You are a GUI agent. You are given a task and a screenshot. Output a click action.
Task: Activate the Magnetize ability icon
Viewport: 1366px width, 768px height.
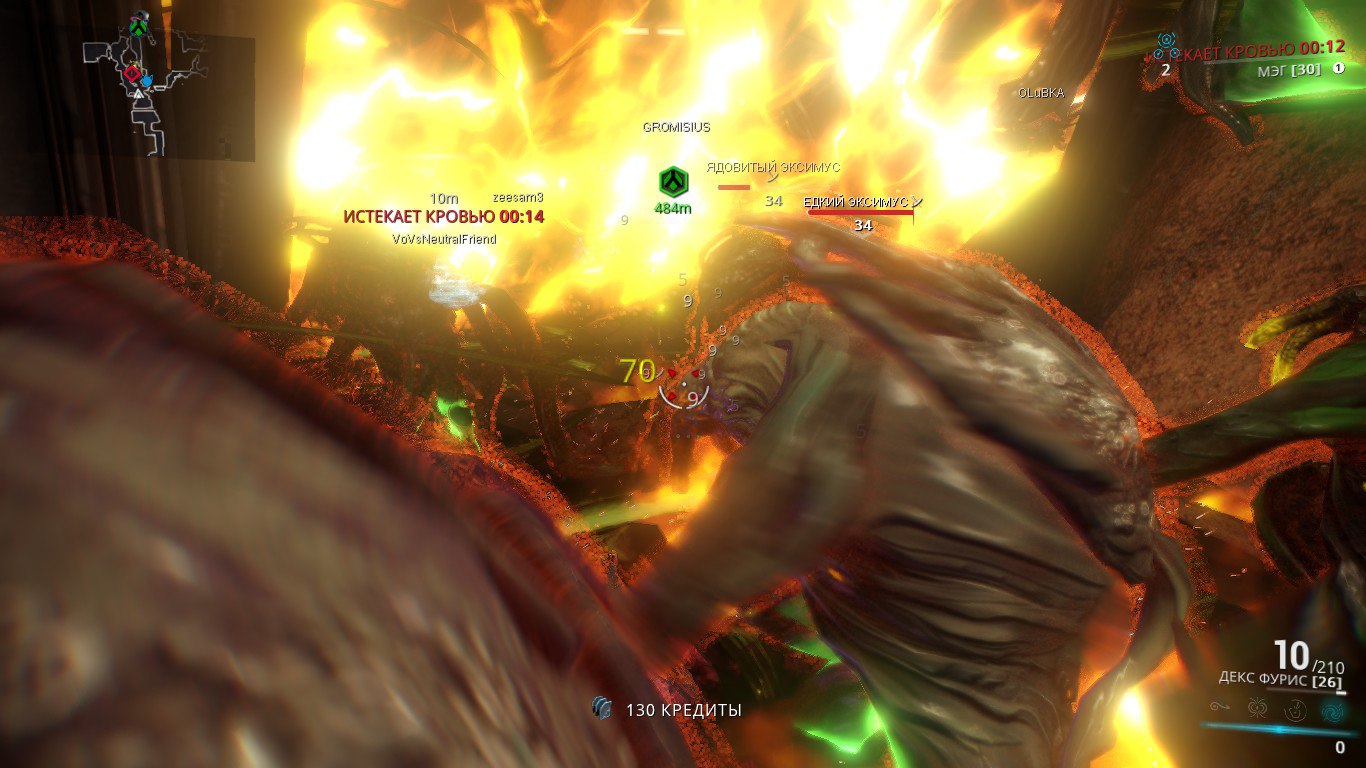1257,709
